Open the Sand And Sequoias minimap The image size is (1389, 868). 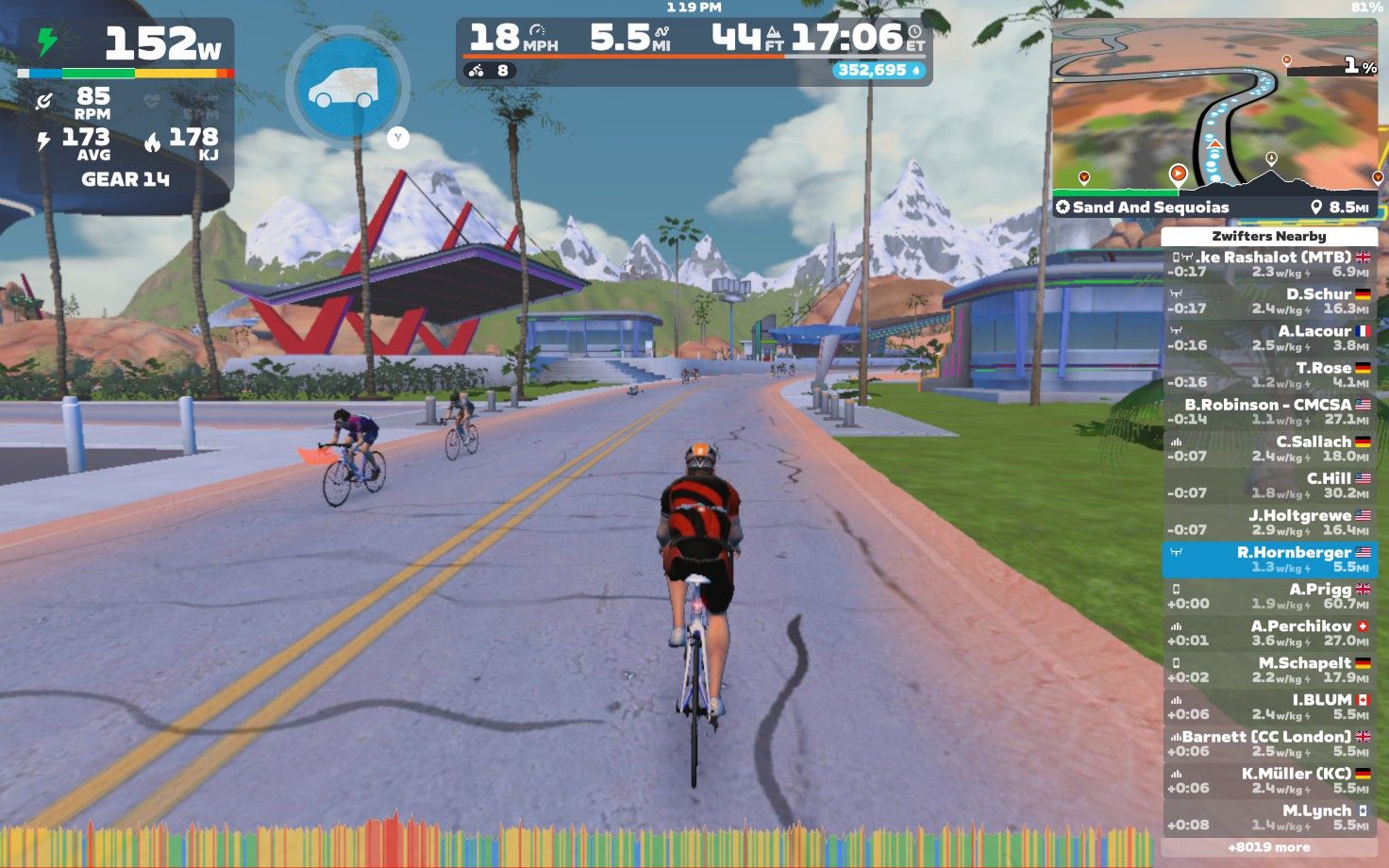[1215, 118]
